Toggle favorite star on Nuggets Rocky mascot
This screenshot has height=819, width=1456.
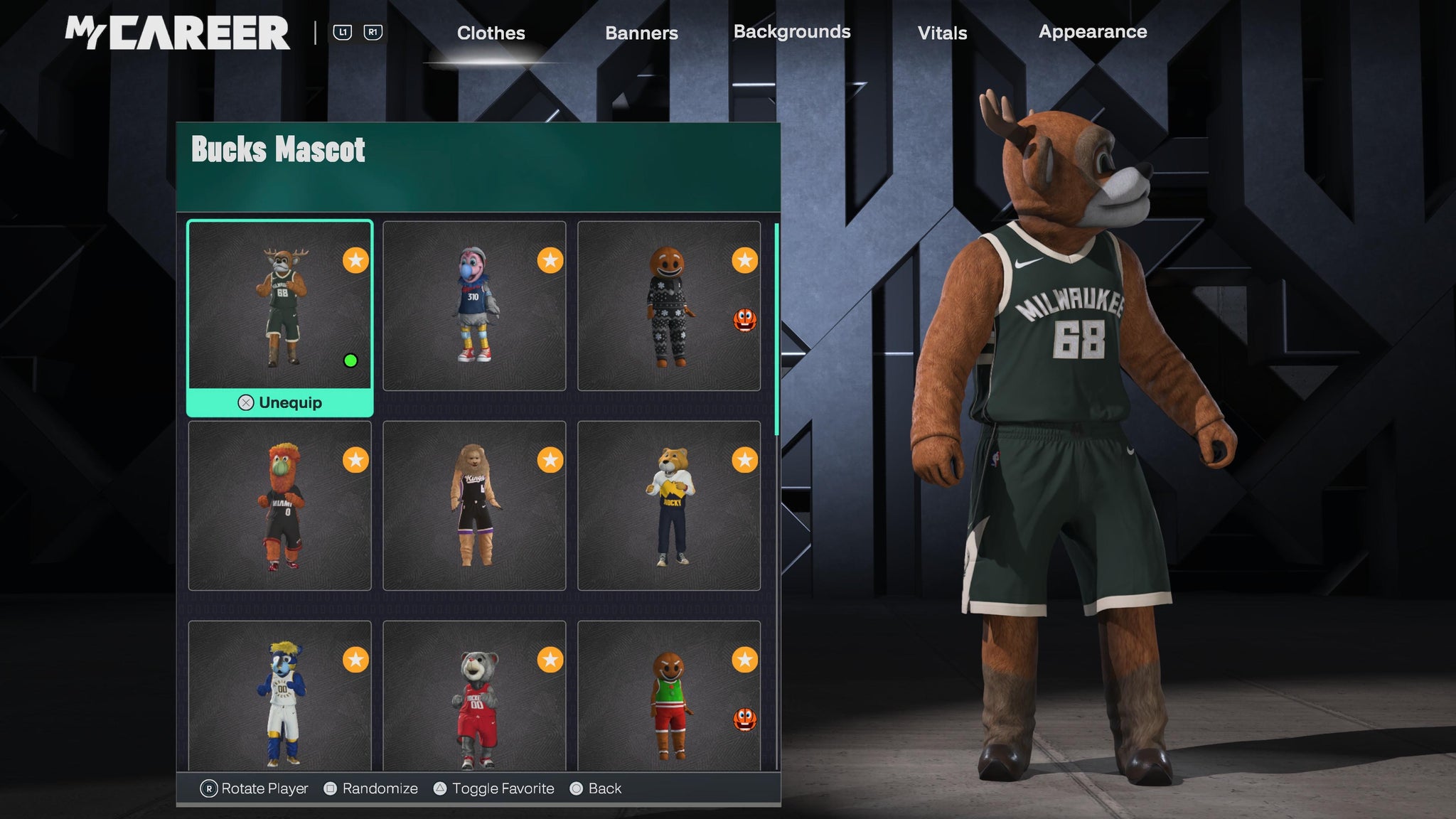coord(744,461)
